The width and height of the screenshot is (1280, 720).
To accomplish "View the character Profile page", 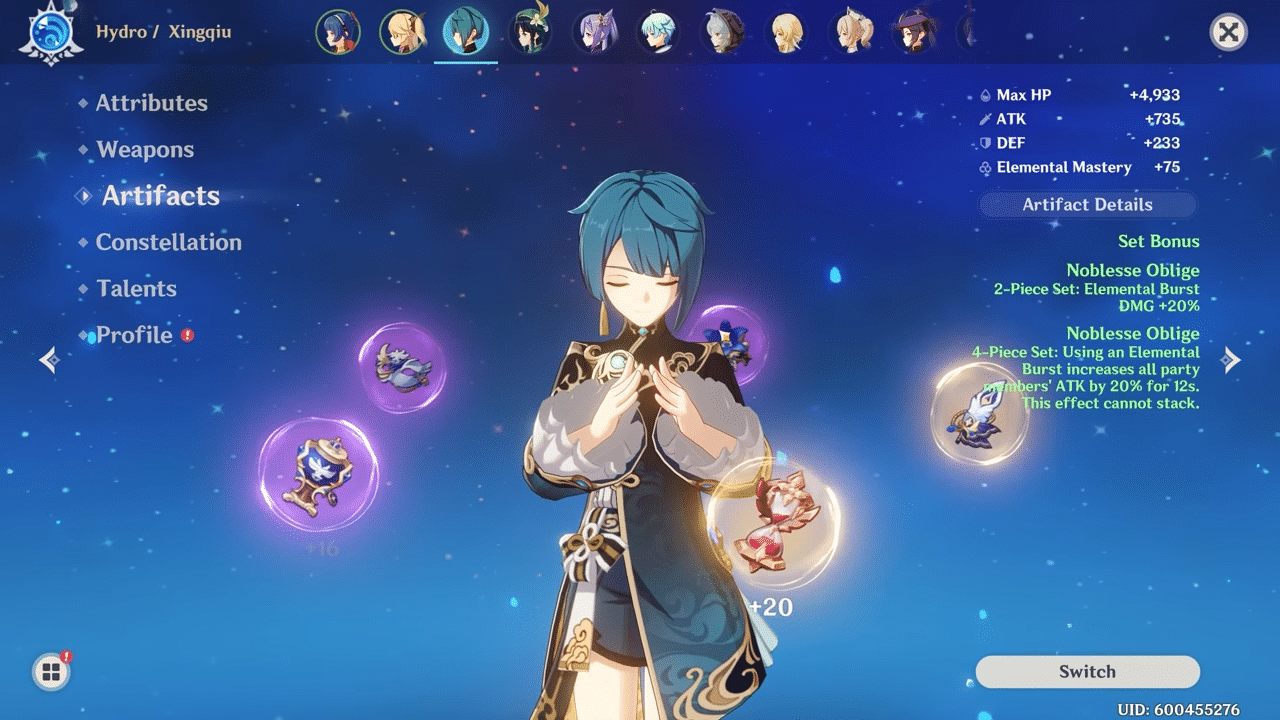I will 134,335.
